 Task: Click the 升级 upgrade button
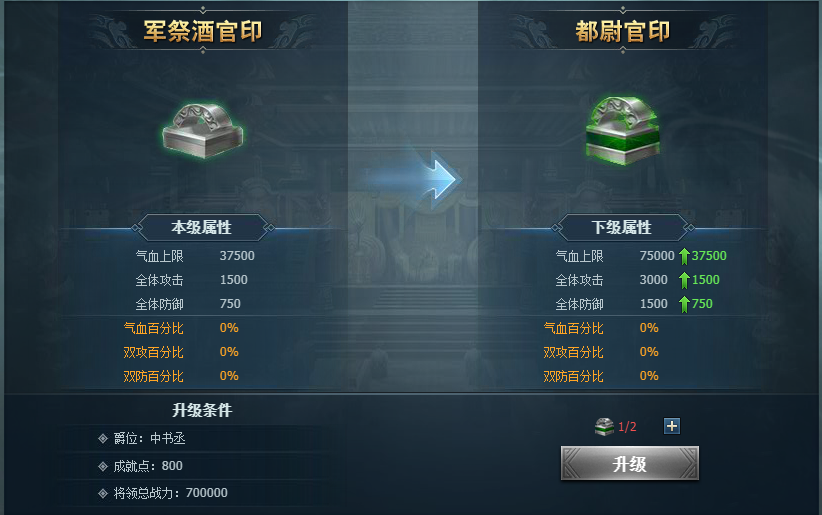point(629,464)
